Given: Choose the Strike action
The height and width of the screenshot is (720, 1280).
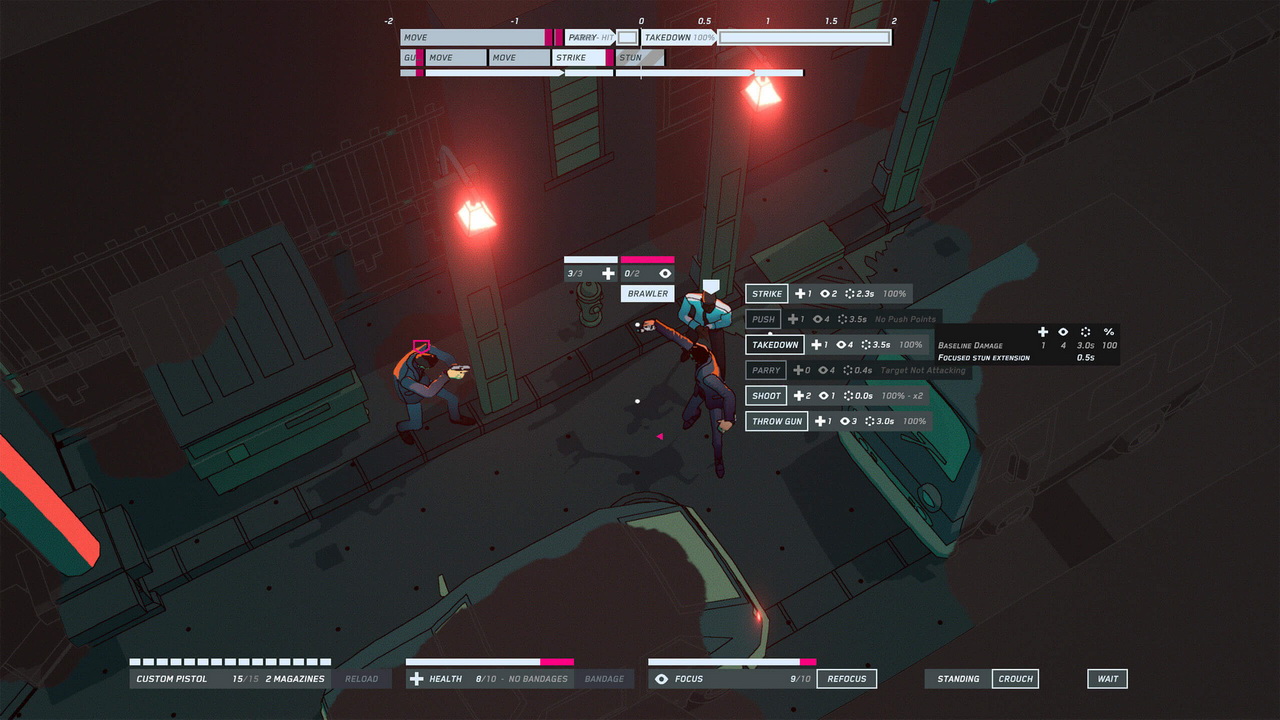Looking at the screenshot, I should coord(767,294).
